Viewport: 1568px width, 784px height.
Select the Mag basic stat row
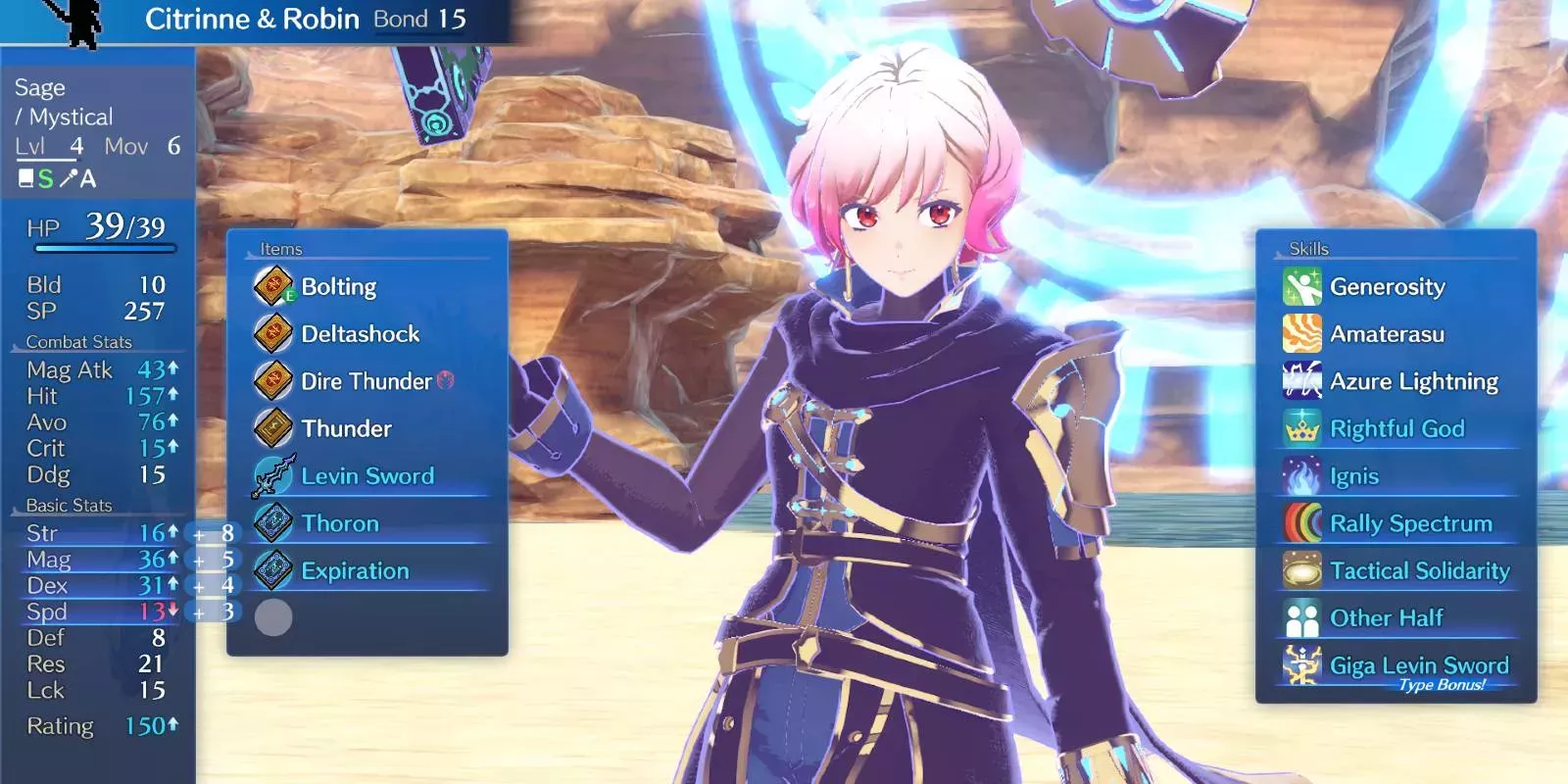tap(98, 560)
